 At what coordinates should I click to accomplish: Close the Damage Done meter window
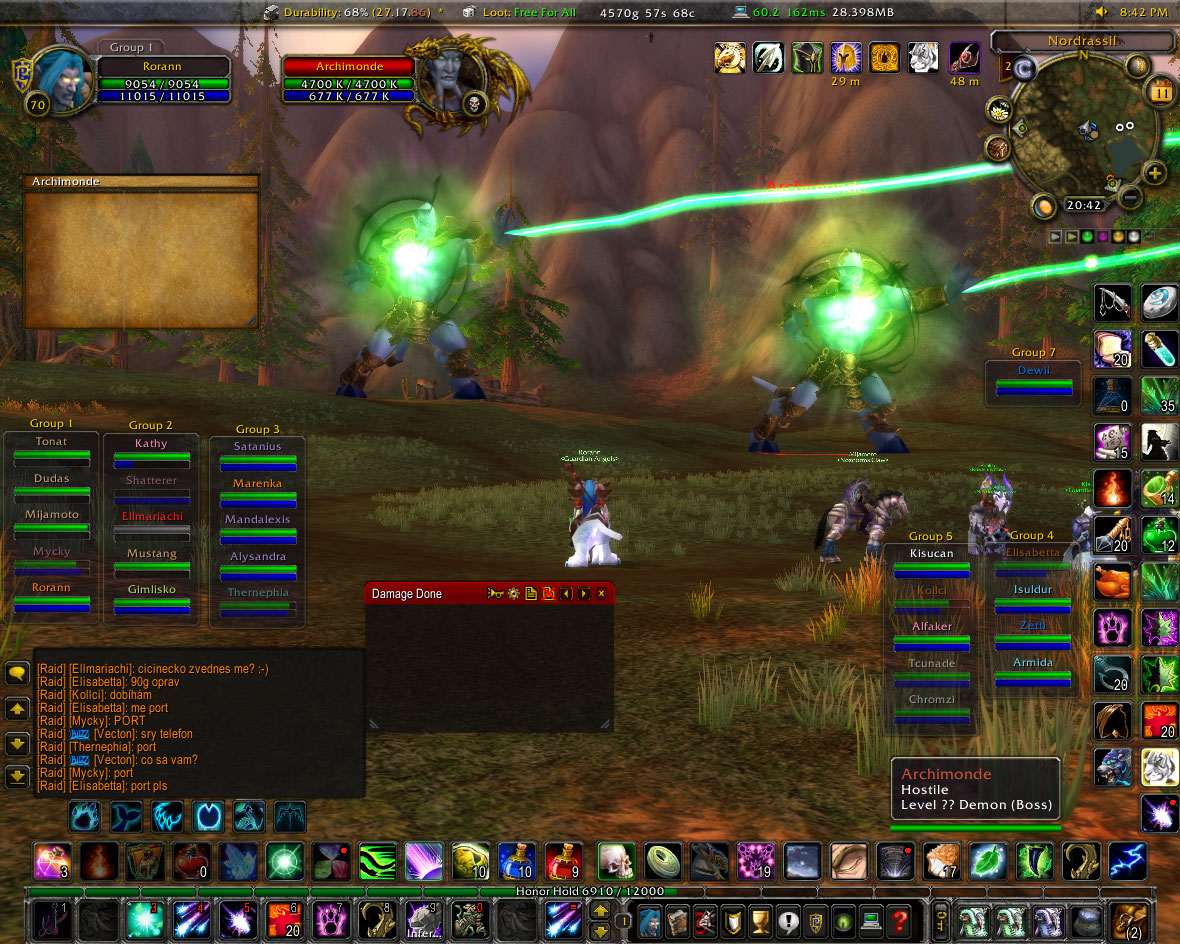tap(602, 594)
